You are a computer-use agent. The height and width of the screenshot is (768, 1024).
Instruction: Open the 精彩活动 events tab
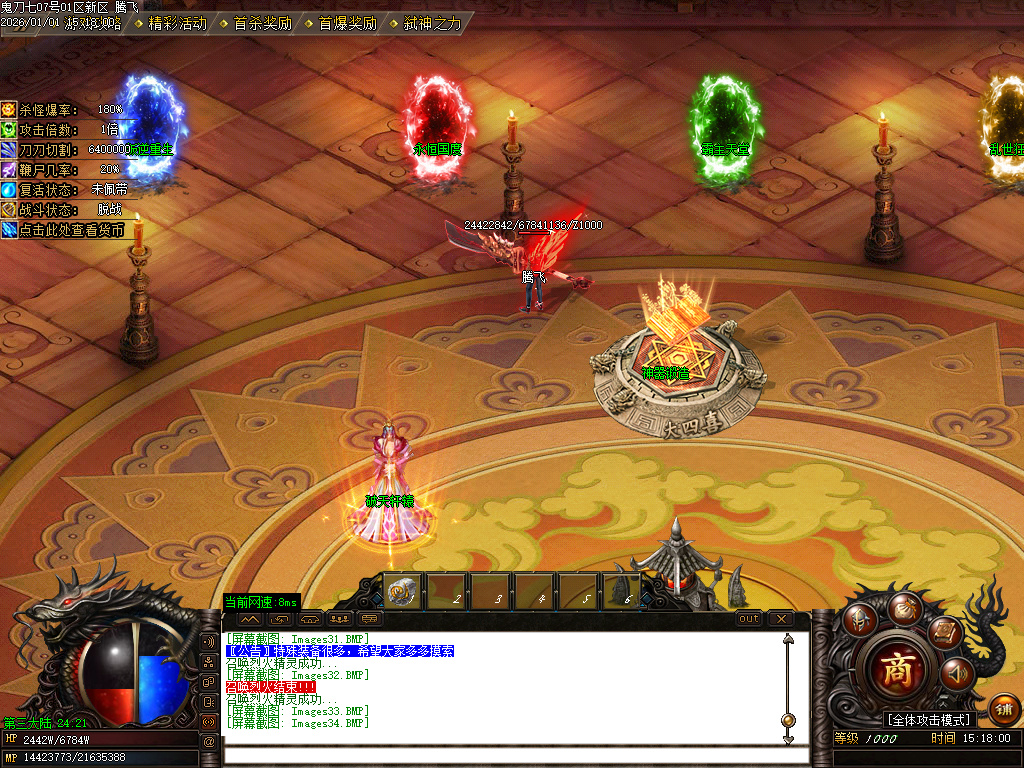coord(176,23)
